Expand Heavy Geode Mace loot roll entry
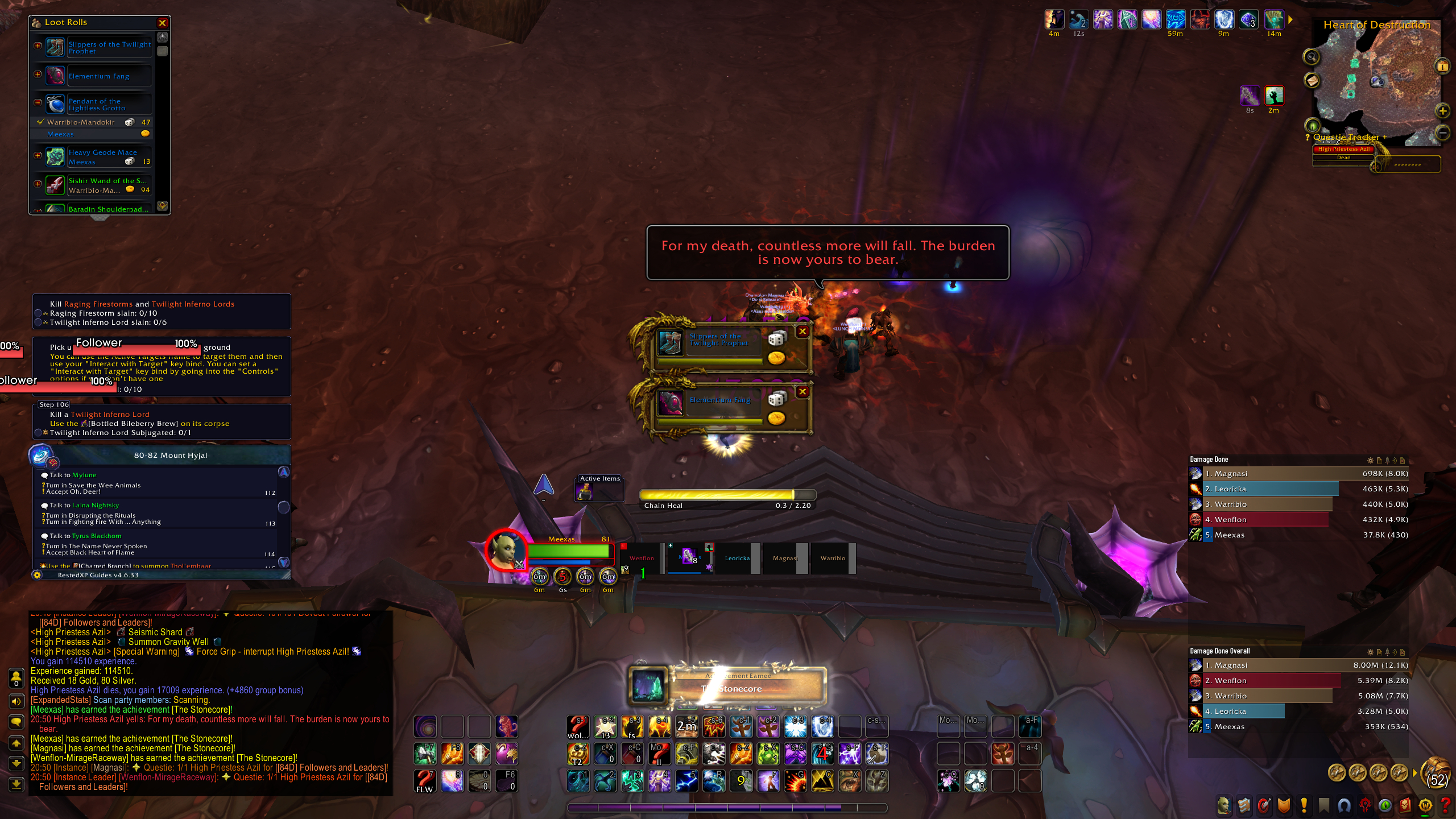Image resolution: width=1456 pixels, height=819 pixels. point(38,155)
